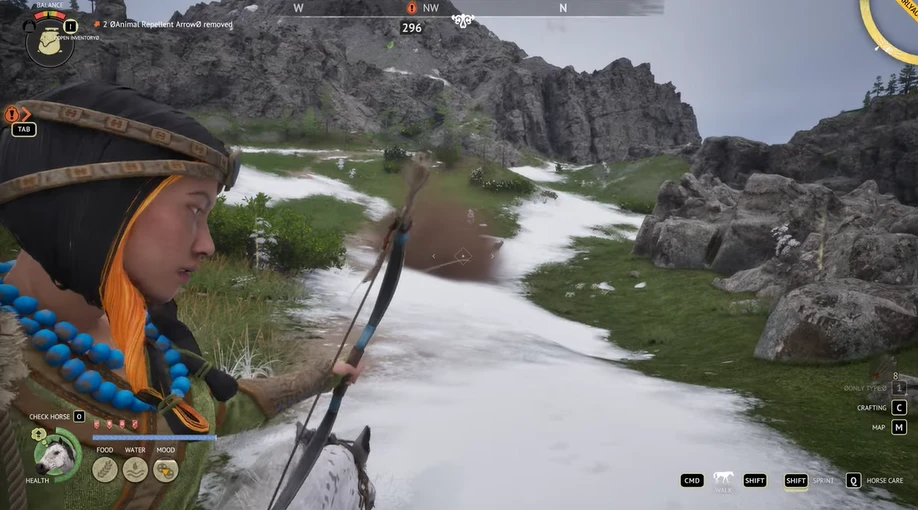
Task: Select the horse Food wheat icon
Action: pos(105,469)
